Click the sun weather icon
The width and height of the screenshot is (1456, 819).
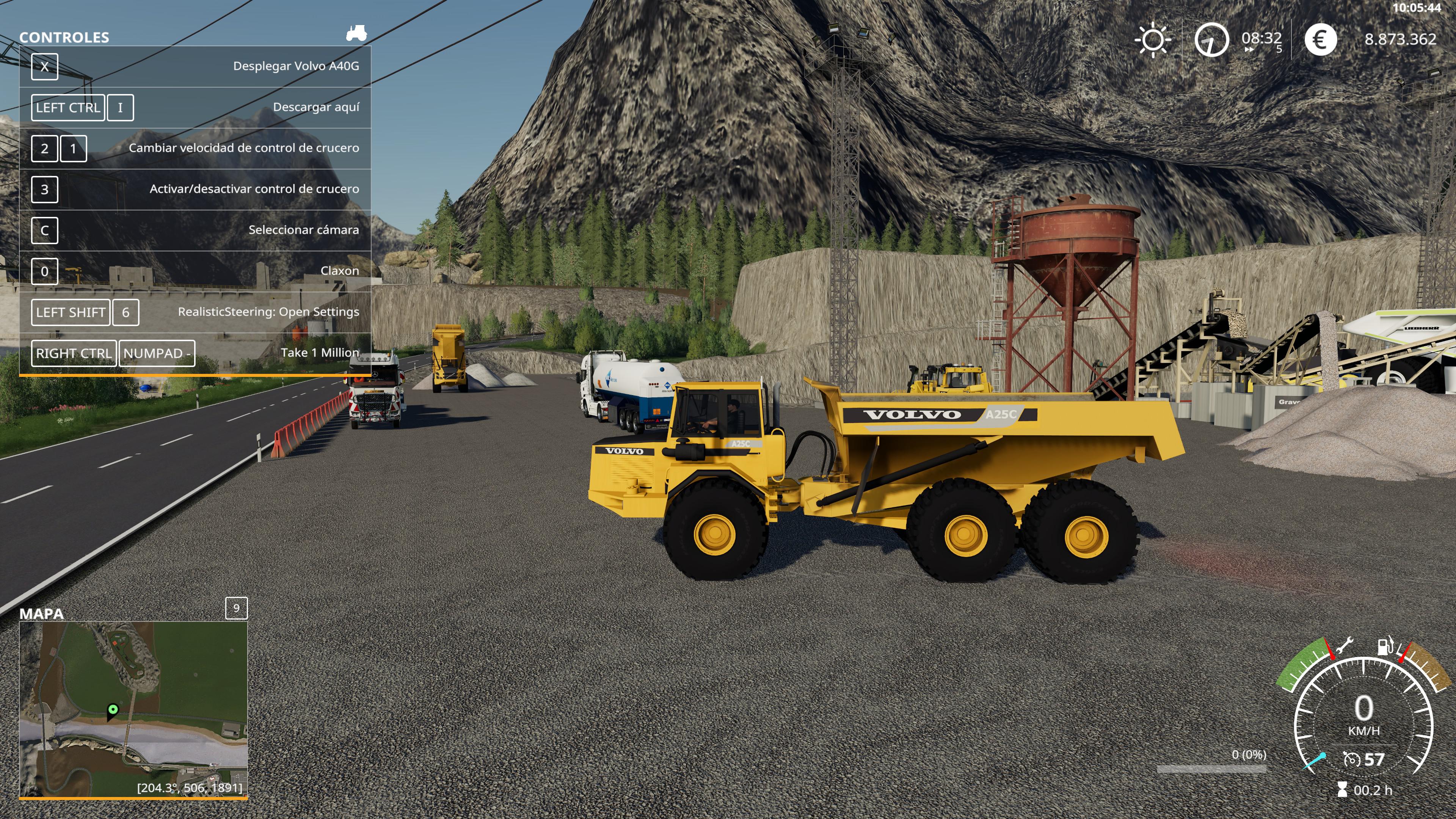click(1153, 39)
